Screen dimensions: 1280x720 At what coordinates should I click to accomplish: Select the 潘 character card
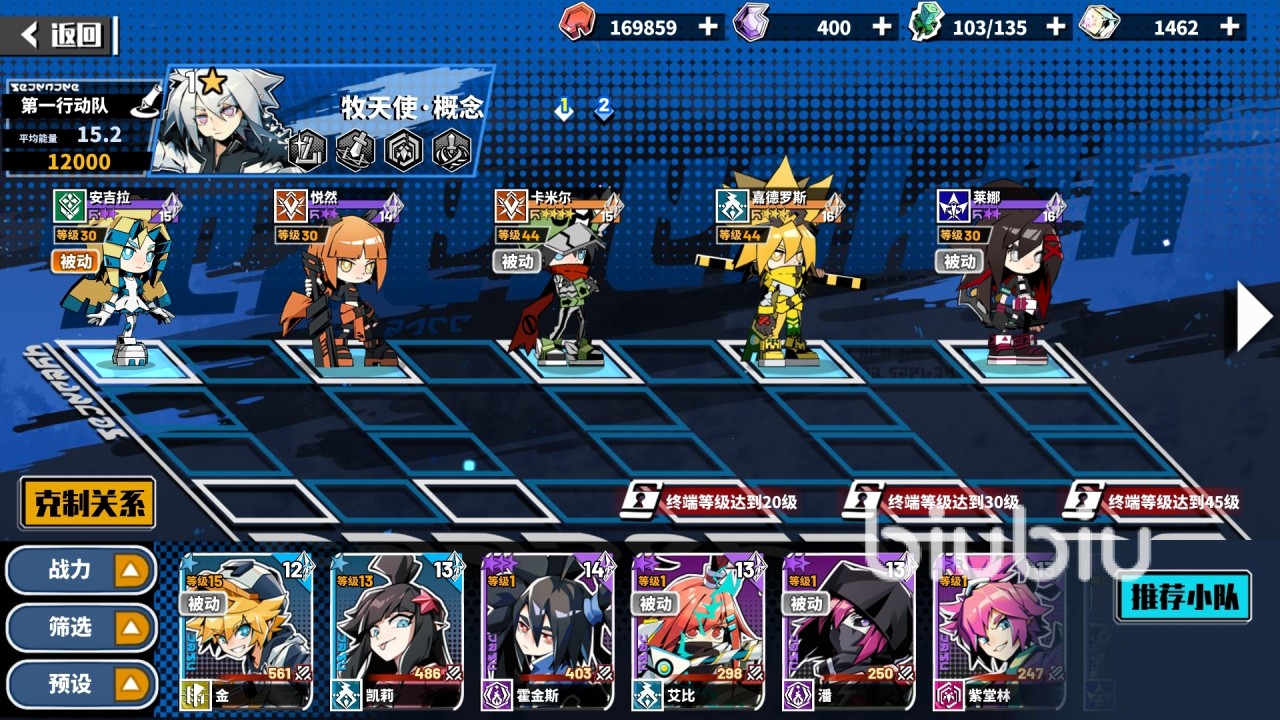click(x=848, y=632)
